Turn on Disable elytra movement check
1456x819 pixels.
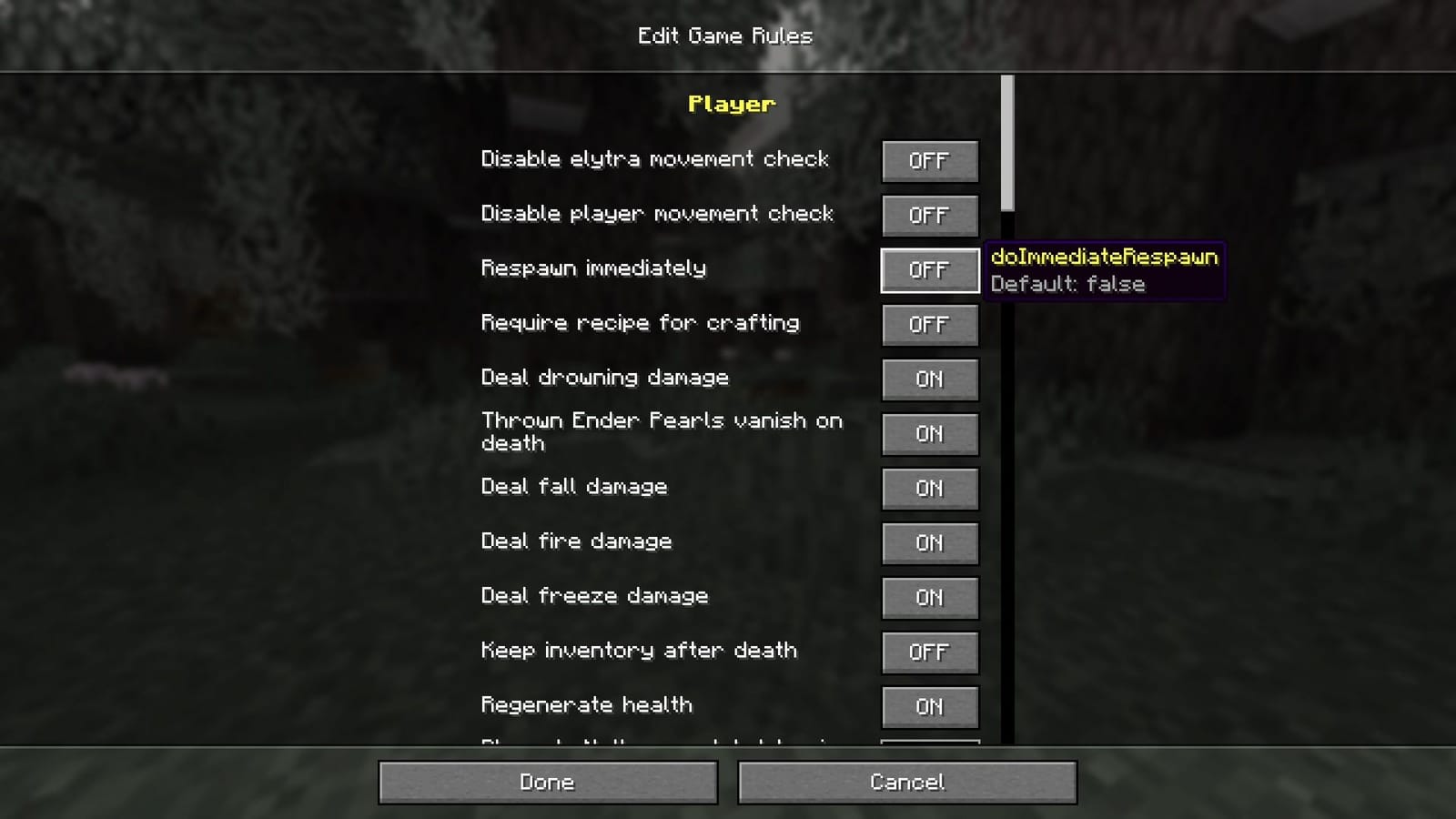[x=929, y=161]
